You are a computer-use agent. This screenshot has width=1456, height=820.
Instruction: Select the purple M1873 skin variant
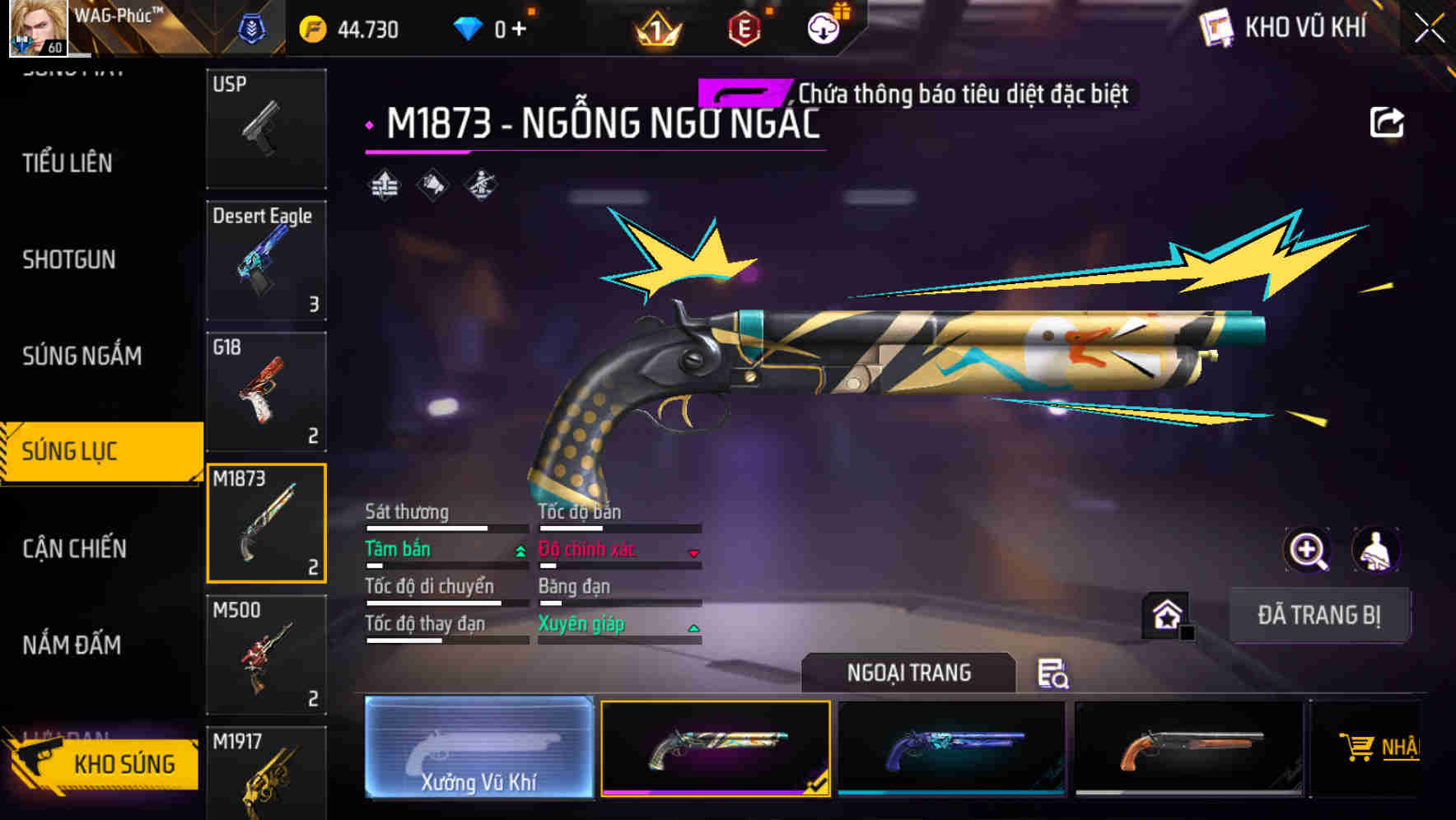(x=951, y=749)
